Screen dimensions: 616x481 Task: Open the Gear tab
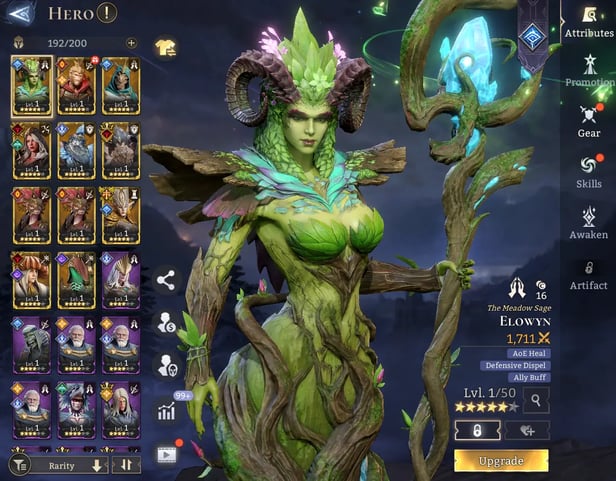[589, 120]
